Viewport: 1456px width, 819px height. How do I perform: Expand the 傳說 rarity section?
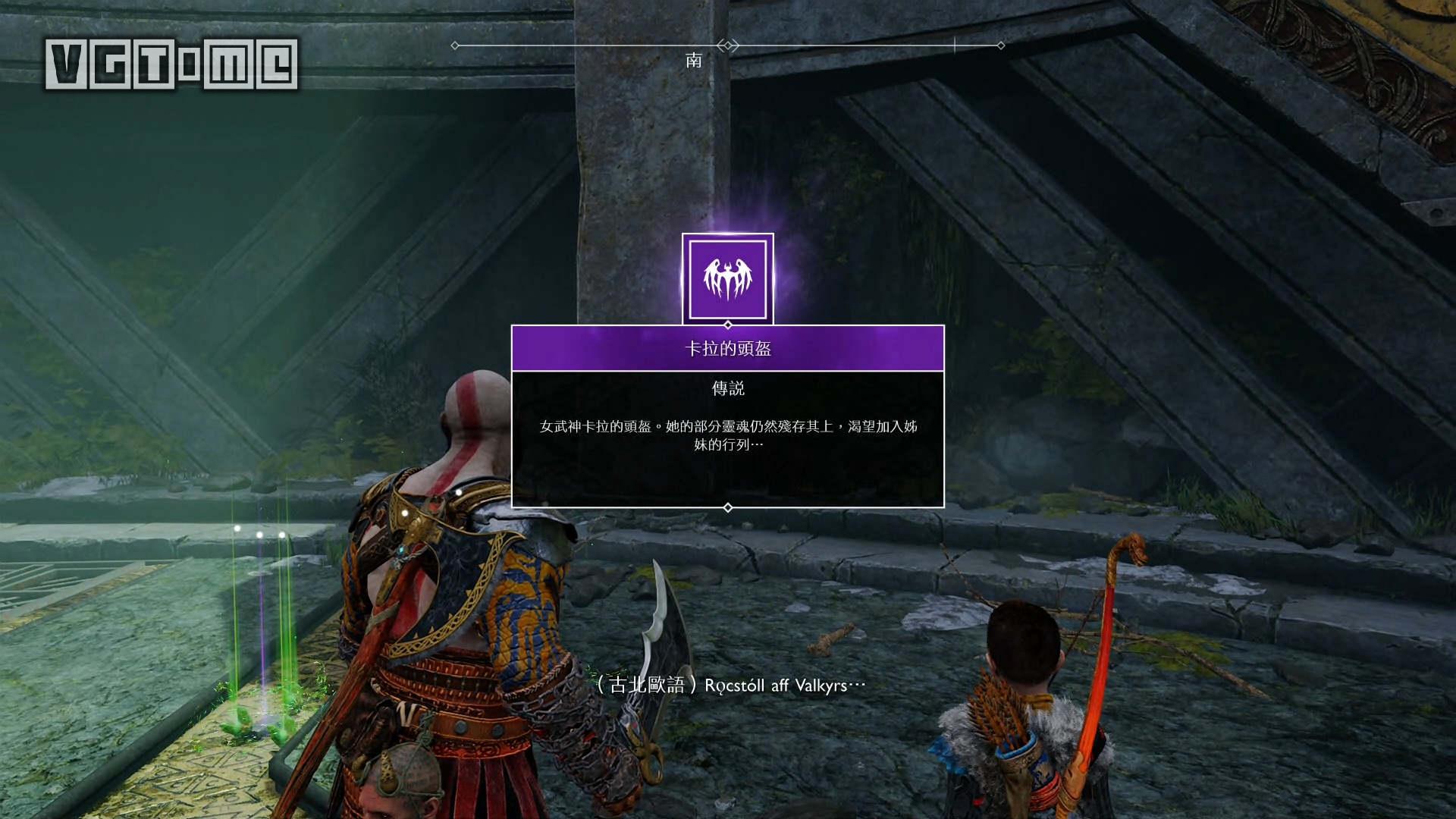click(727, 389)
